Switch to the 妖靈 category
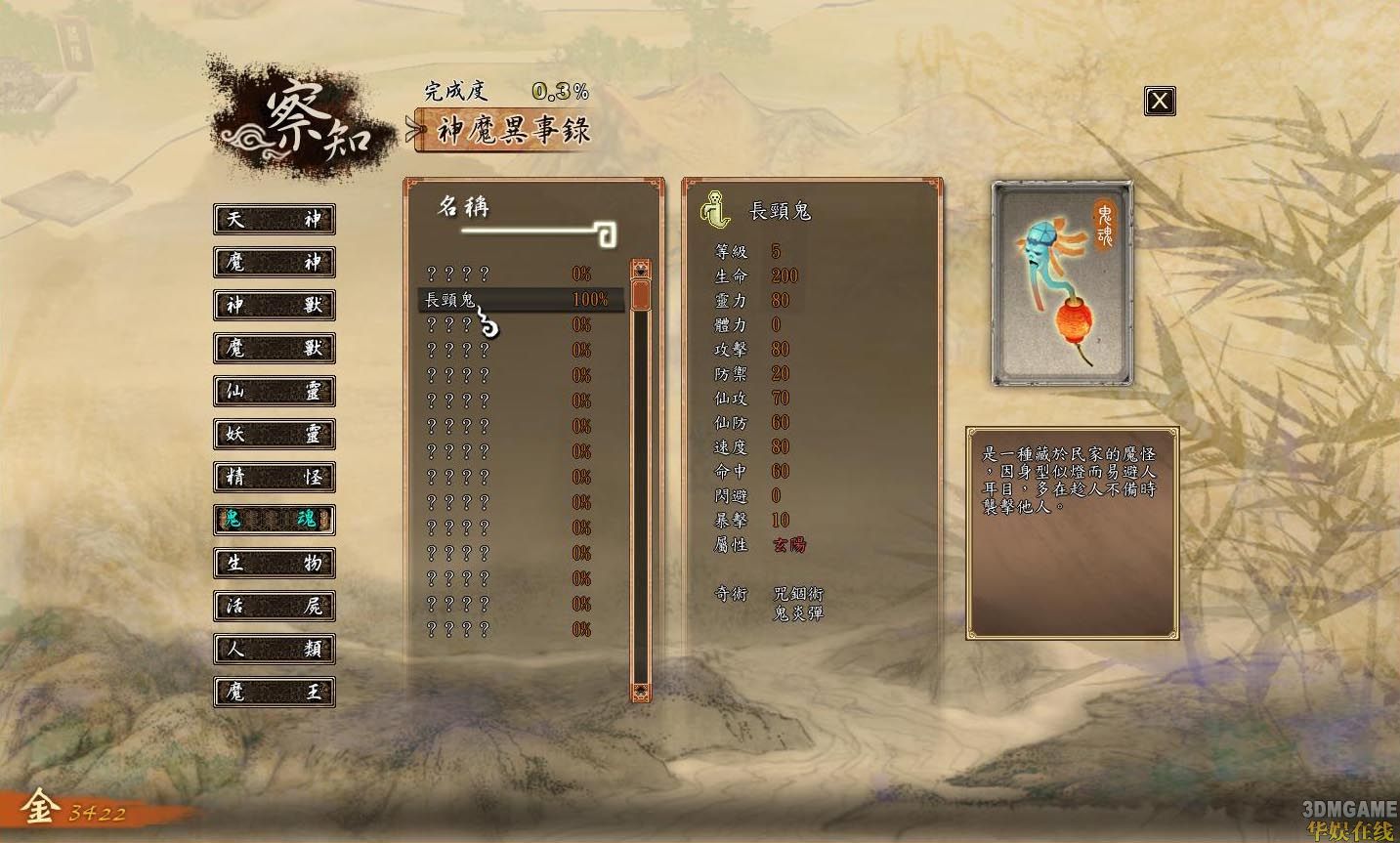1400x843 pixels. (x=274, y=435)
